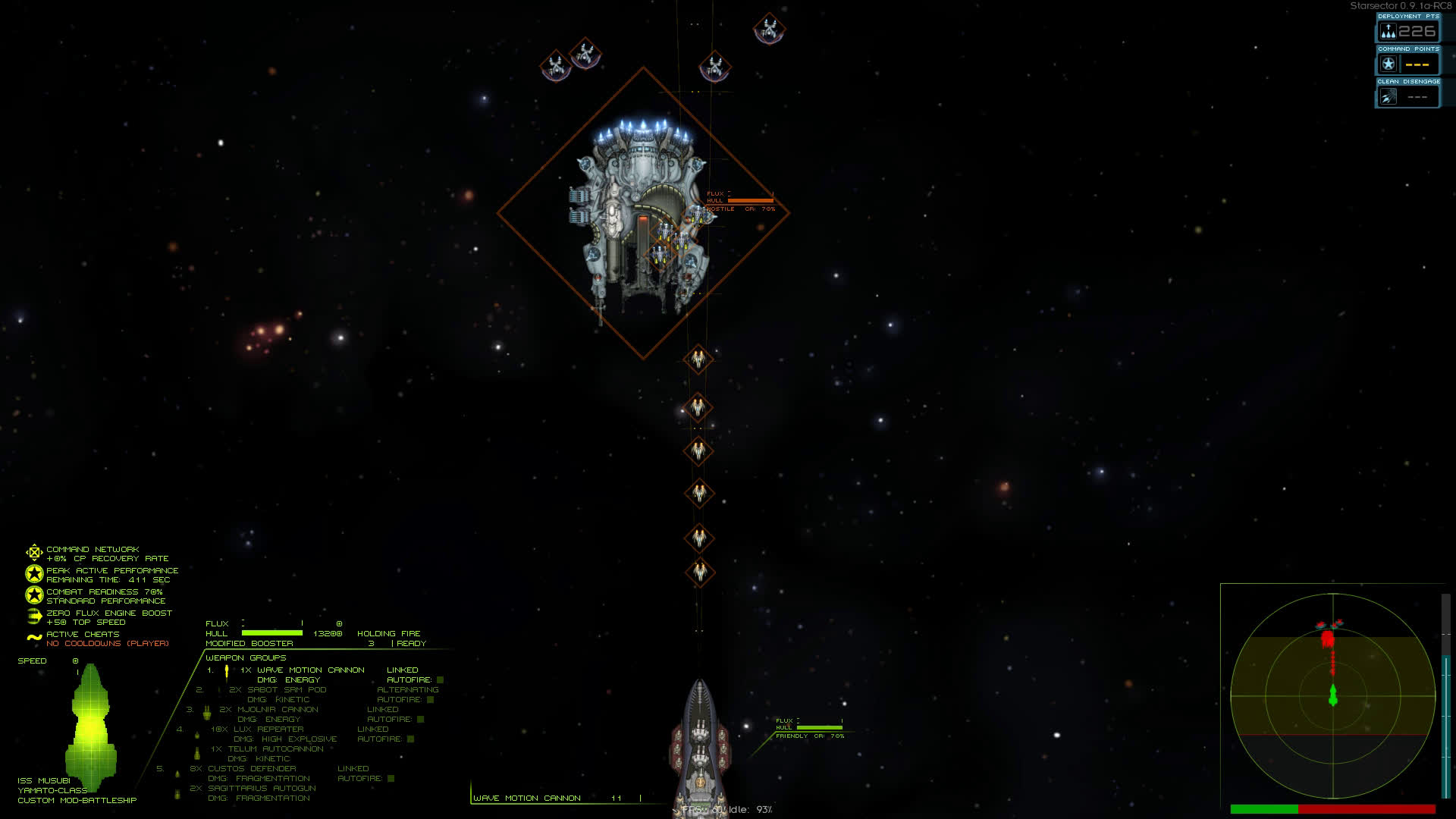
Task: Toggle autofire for Lux Repeater group
Action: point(410,739)
